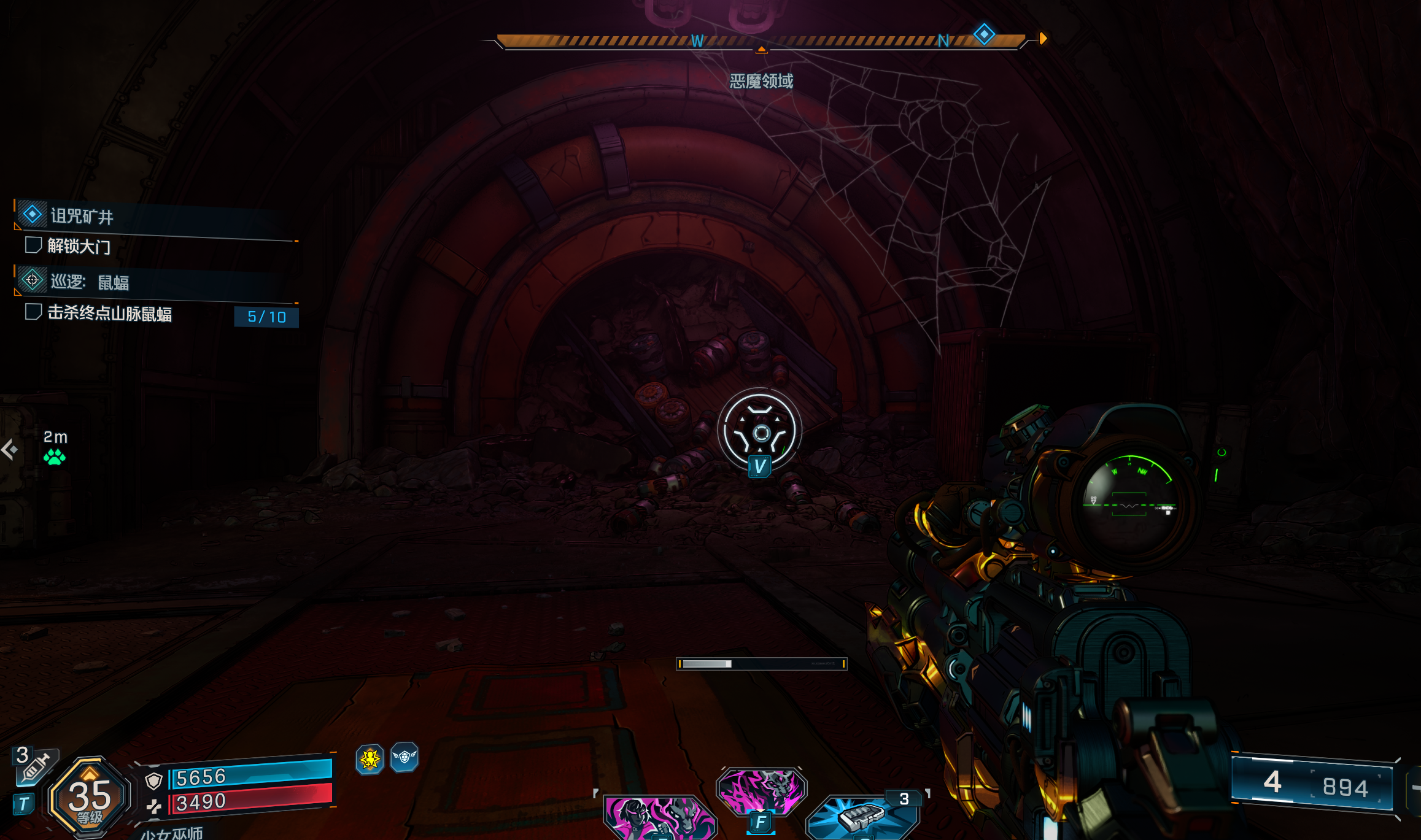The image size is (1421, 840).
Task: Click the compass bar's blue diamond quest marker
Action: click(984, 34)
